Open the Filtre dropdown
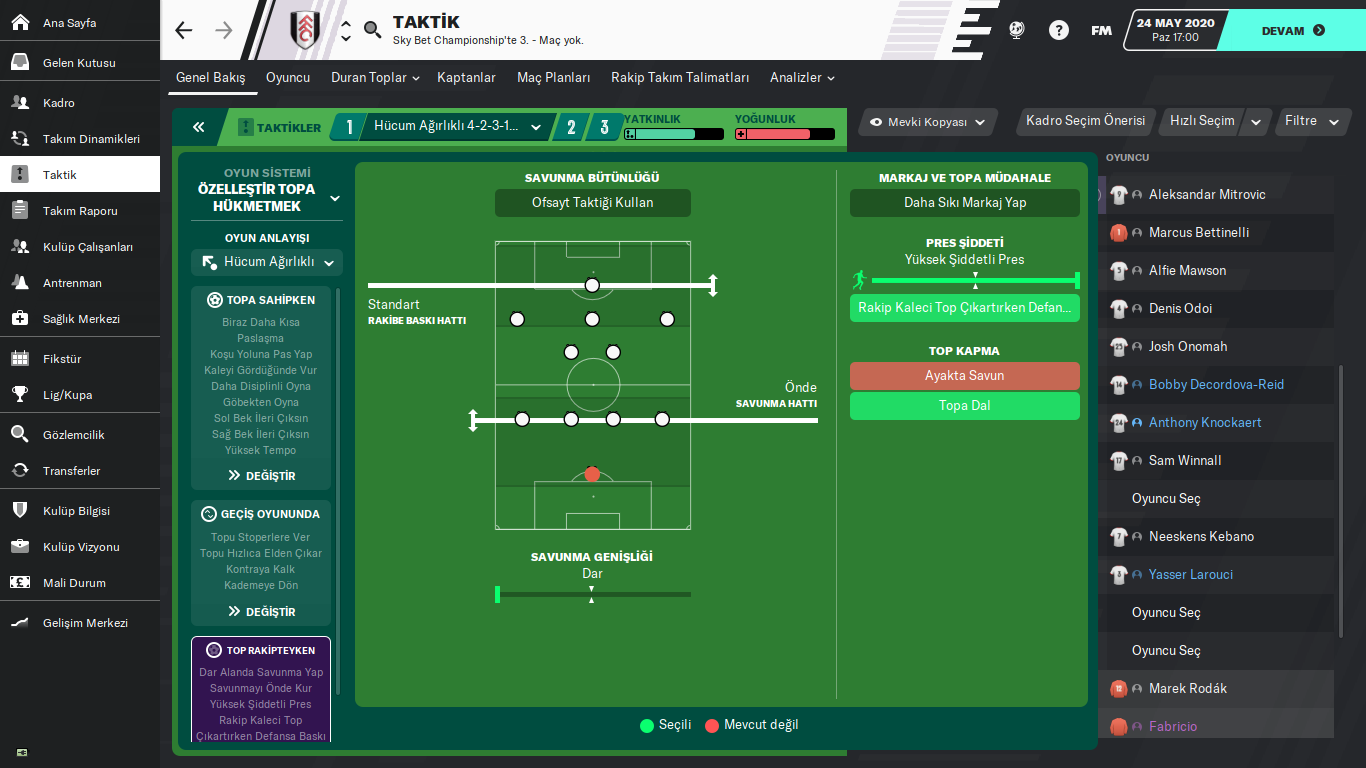The image size is (1366, 768). [1312, 121]
